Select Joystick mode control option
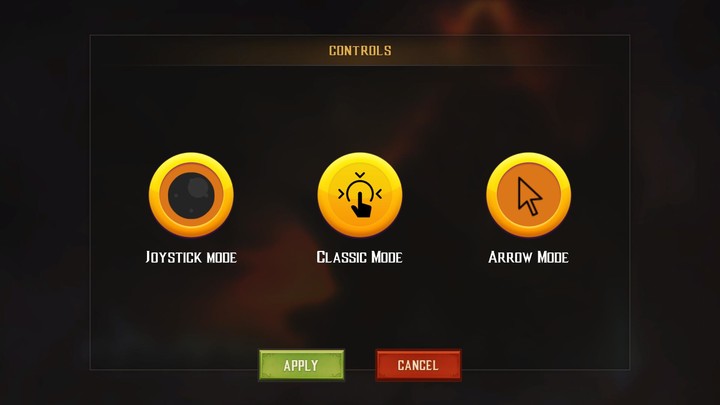 point(191,194)
